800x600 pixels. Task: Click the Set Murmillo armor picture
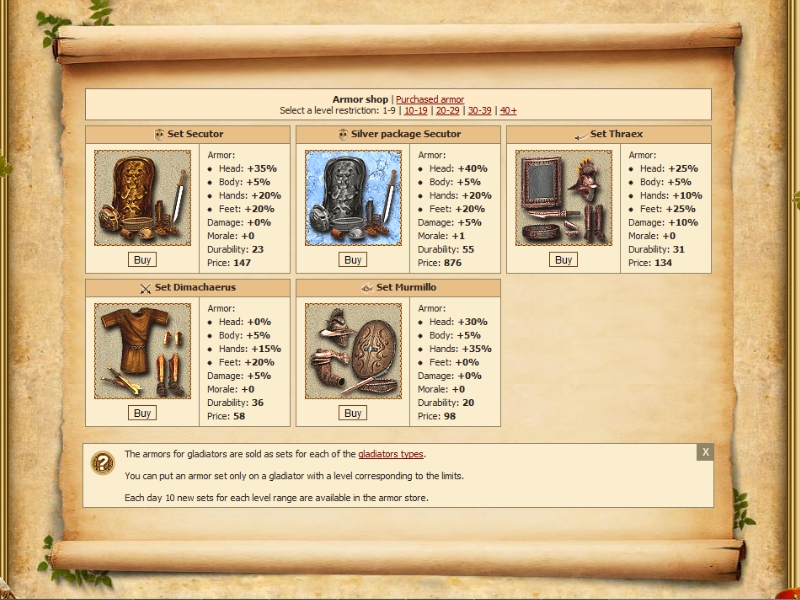(352, 352)
